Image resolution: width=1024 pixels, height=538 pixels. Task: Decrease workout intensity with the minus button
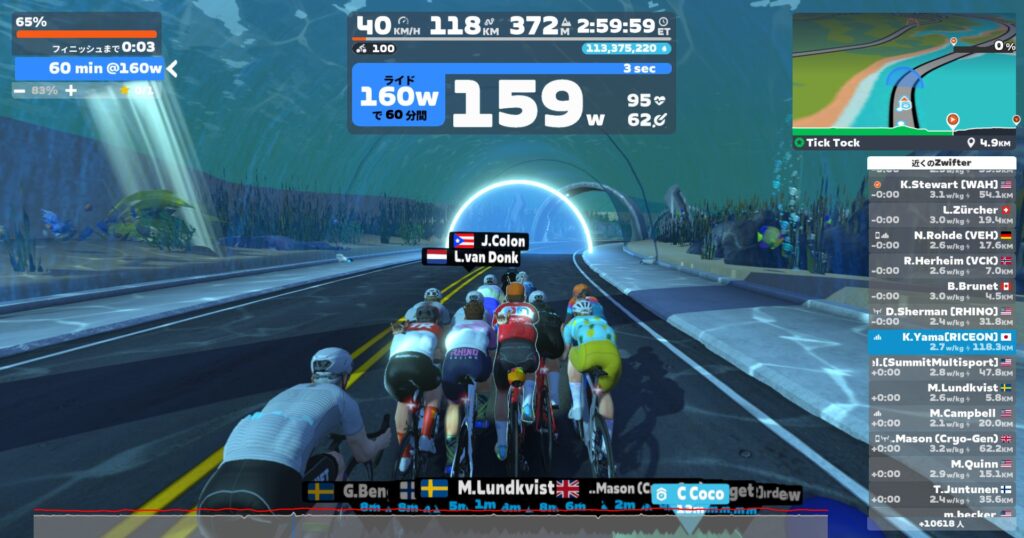(x=21, y=90)
